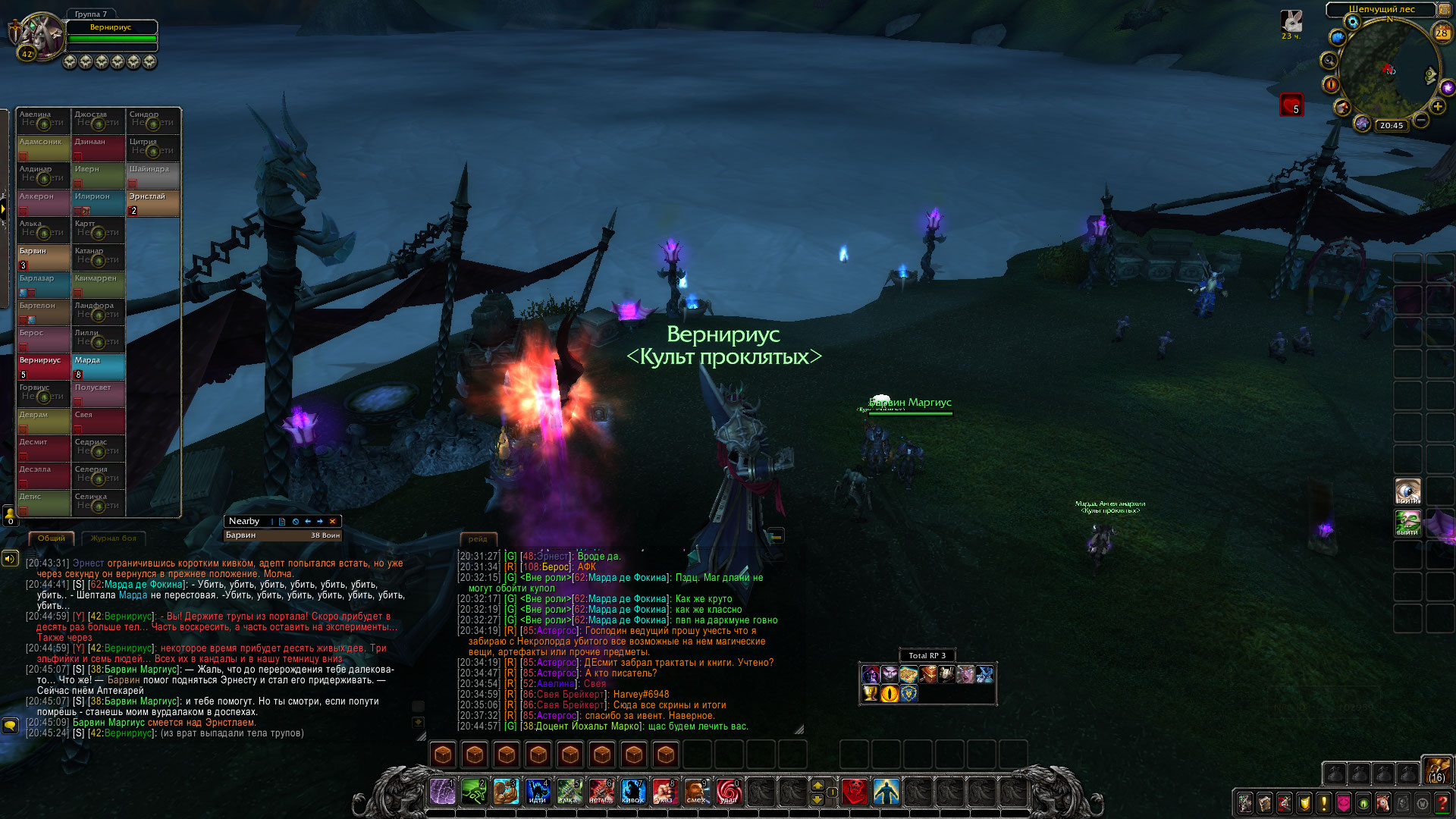Open the quest log exclamation mark button
The height and width of the screenshot is (819, 1456).
click(1324, 803)
